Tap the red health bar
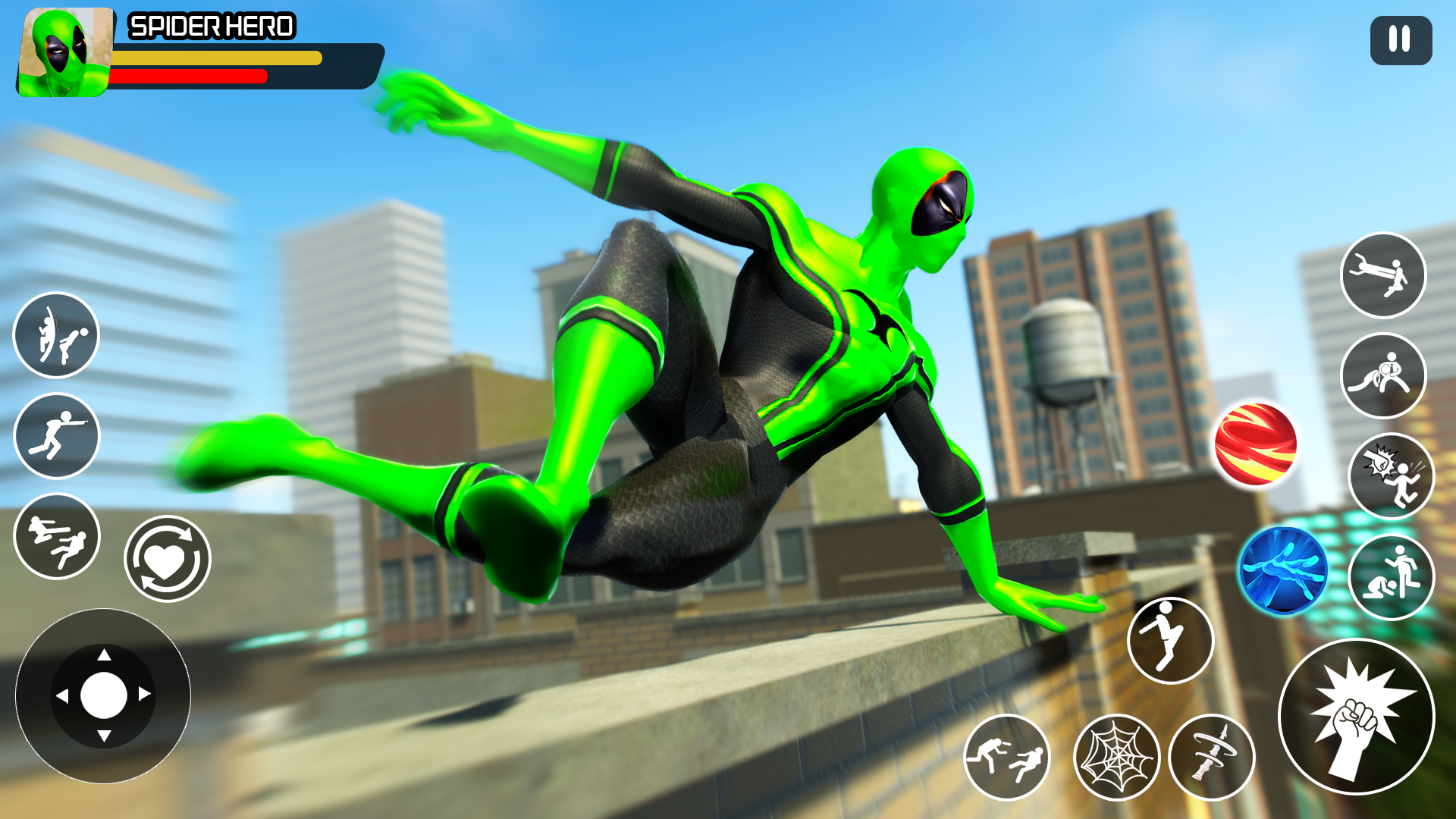The image size is (1456, 819). (x=190, y=76)
